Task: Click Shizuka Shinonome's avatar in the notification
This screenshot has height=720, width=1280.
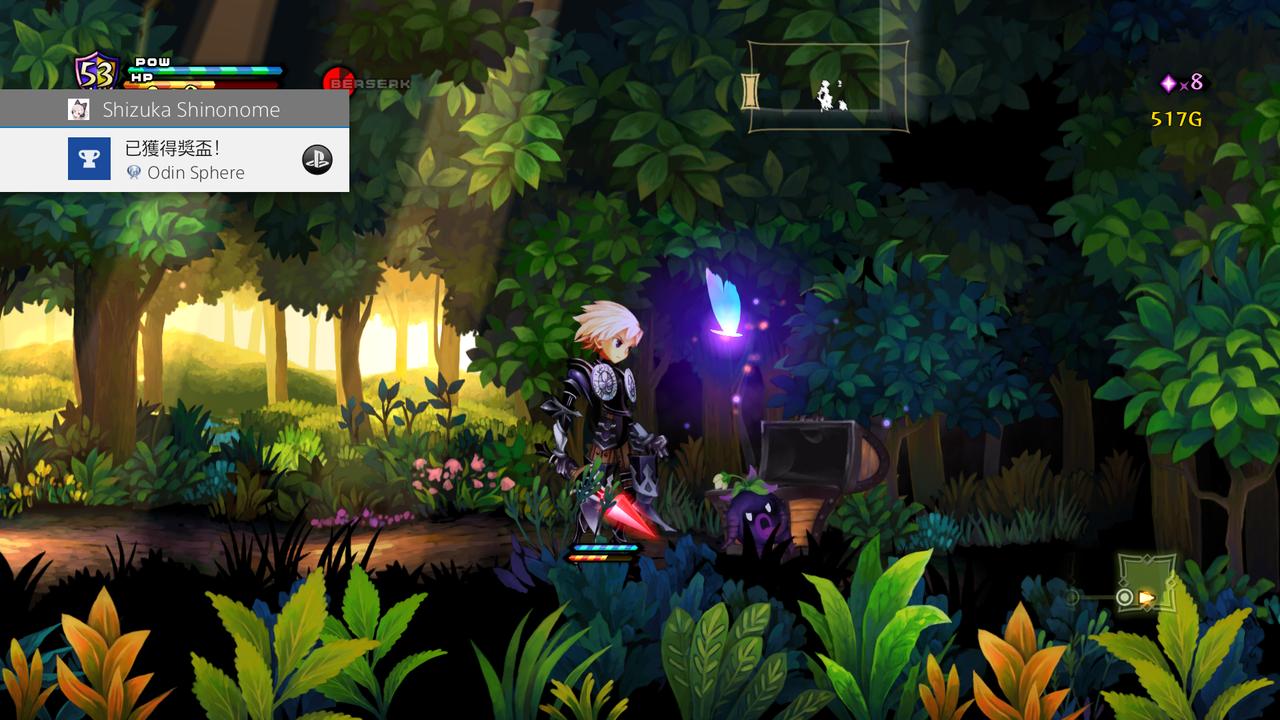Action: coord(78,110)
